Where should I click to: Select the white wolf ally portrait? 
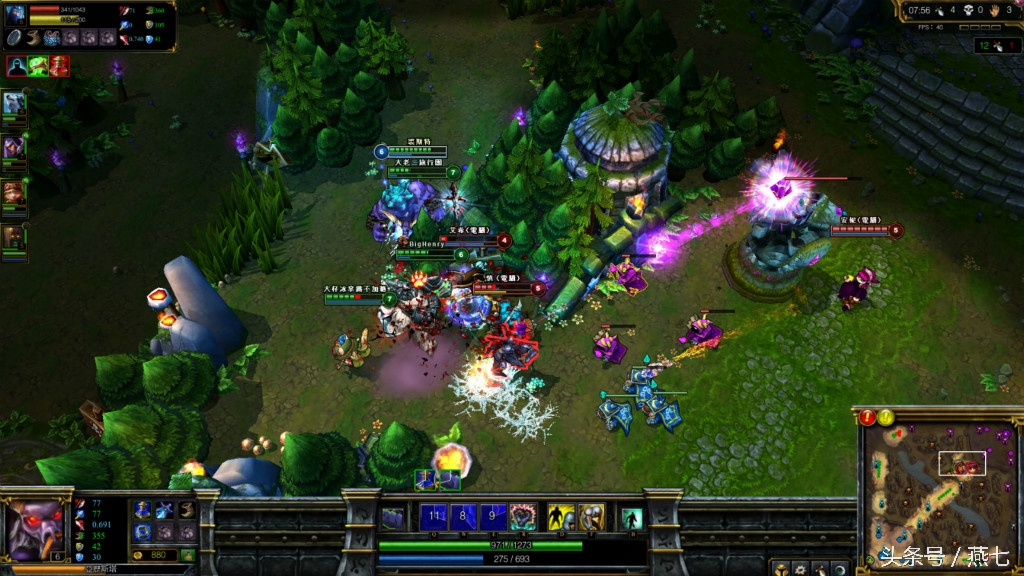pos(13,104)
